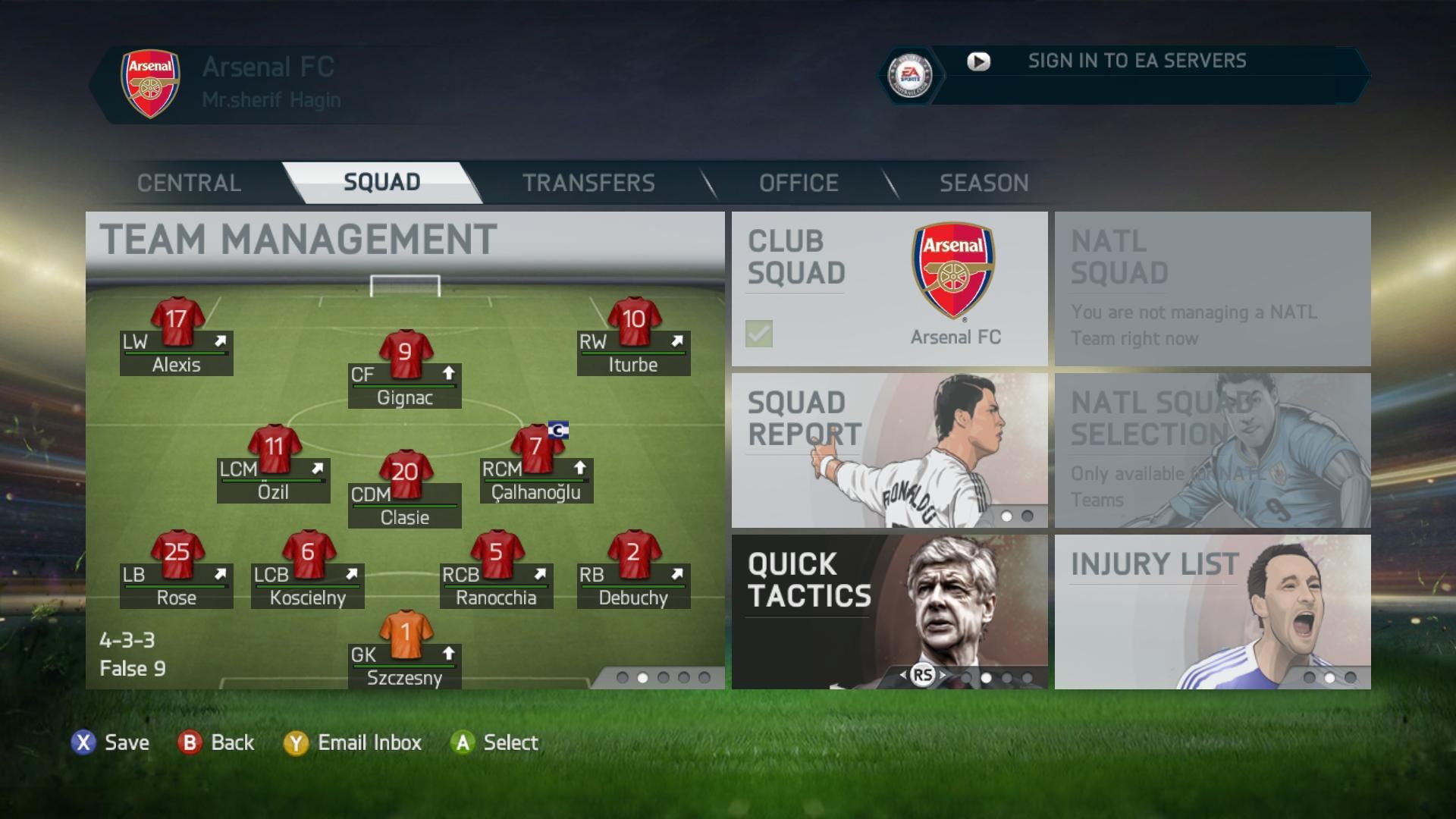
Task: Select the Club Squad tile
Action: pos(889,288)
